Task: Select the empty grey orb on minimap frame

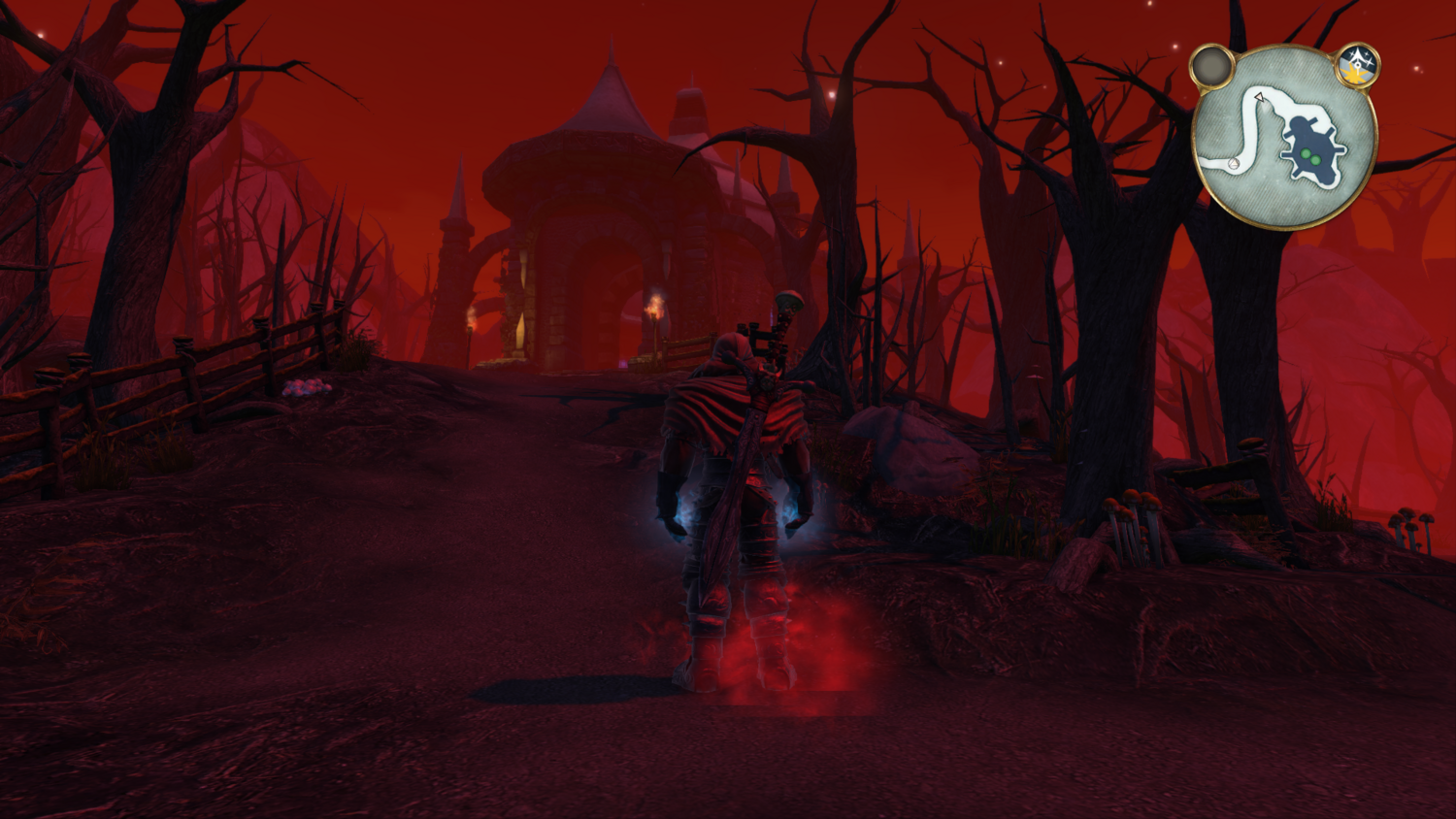Action: [1211, 67]
